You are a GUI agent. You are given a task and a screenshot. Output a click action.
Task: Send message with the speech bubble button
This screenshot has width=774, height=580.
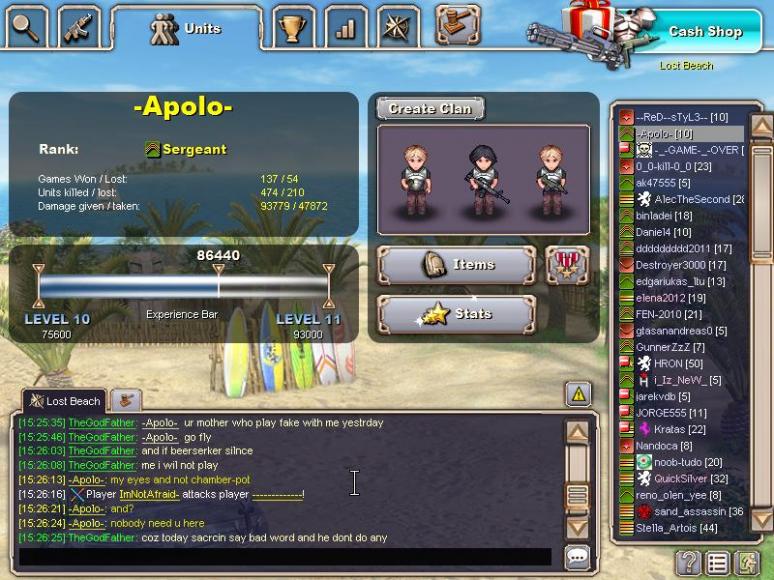click(x=577, y=557)
